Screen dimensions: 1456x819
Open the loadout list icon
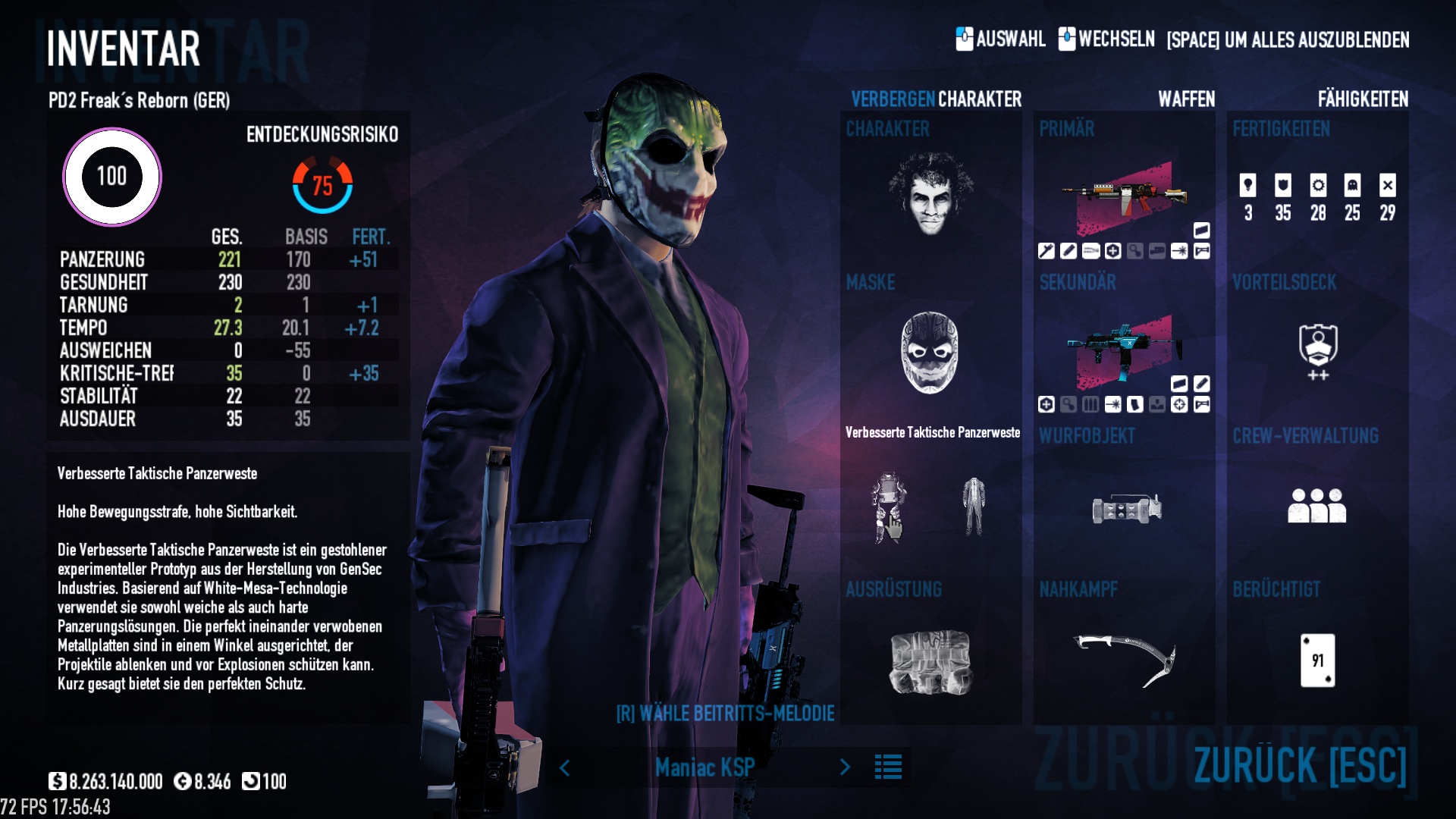[x=888, y=767]
